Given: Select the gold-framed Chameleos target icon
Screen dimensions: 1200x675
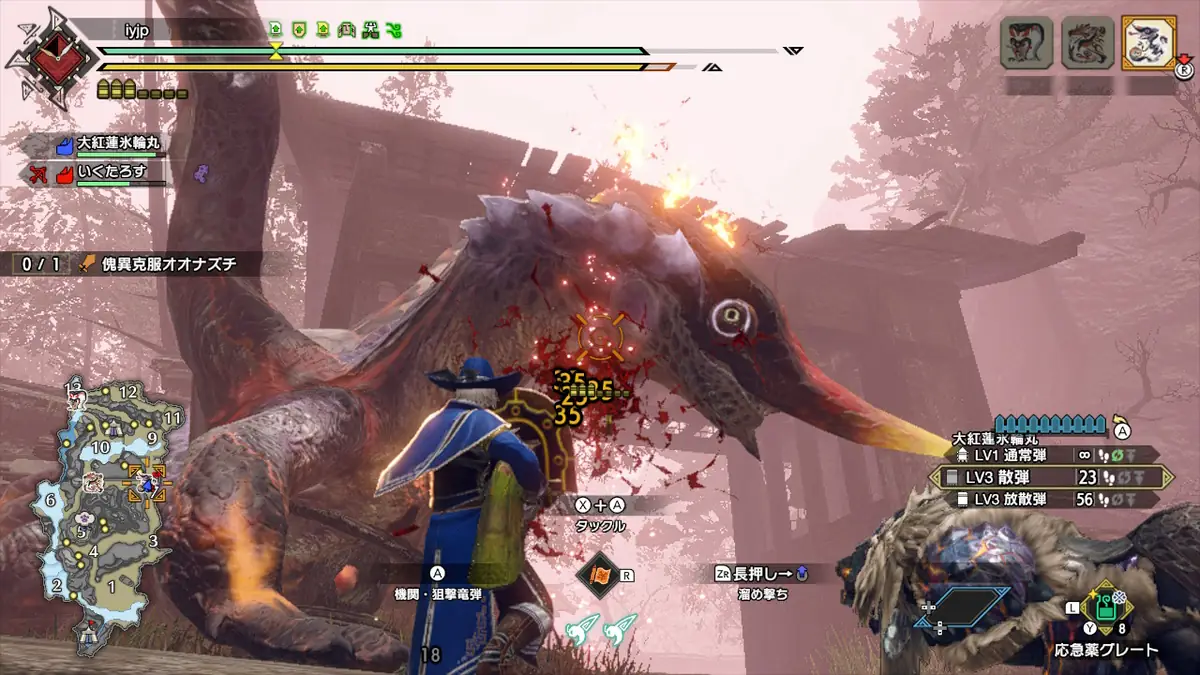Looking at the screenshot, I should click(1148, 43).
